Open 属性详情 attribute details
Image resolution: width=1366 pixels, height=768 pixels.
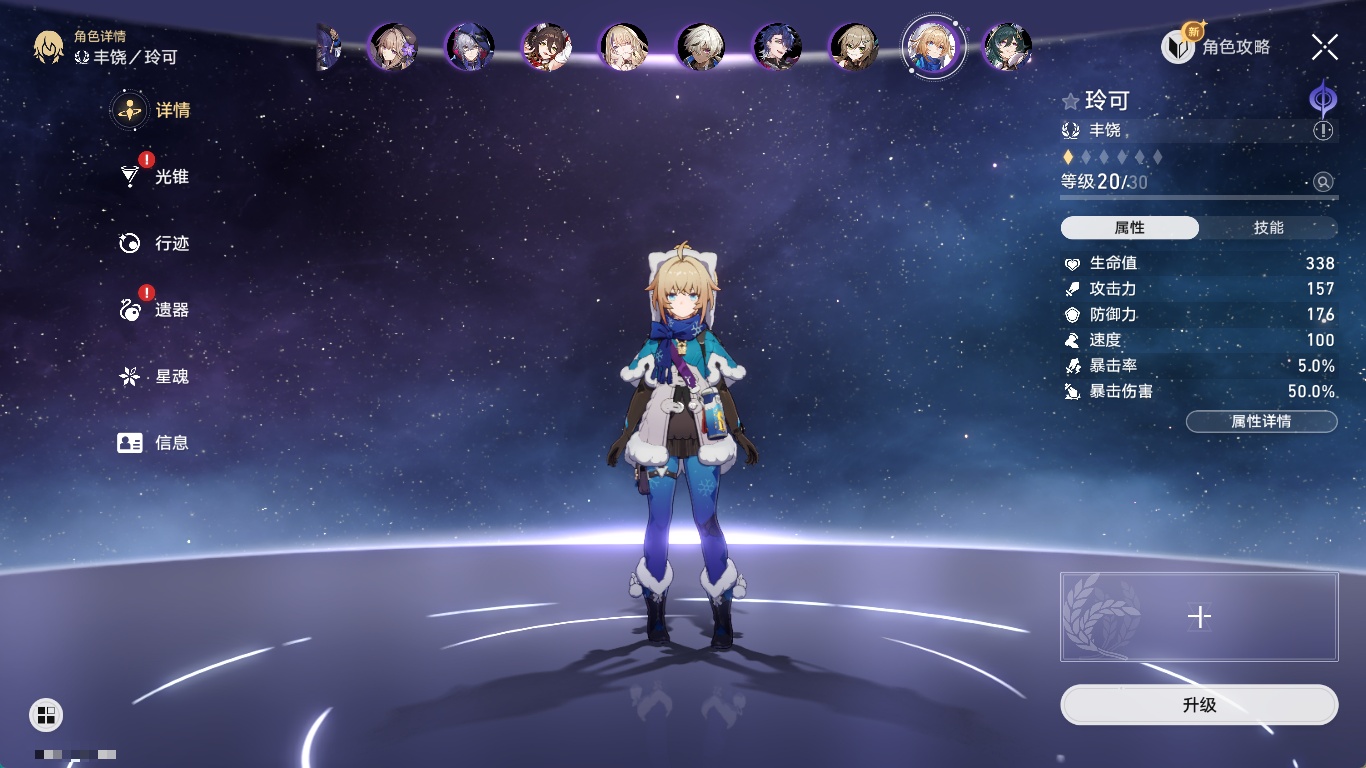tap(1261, 422)
